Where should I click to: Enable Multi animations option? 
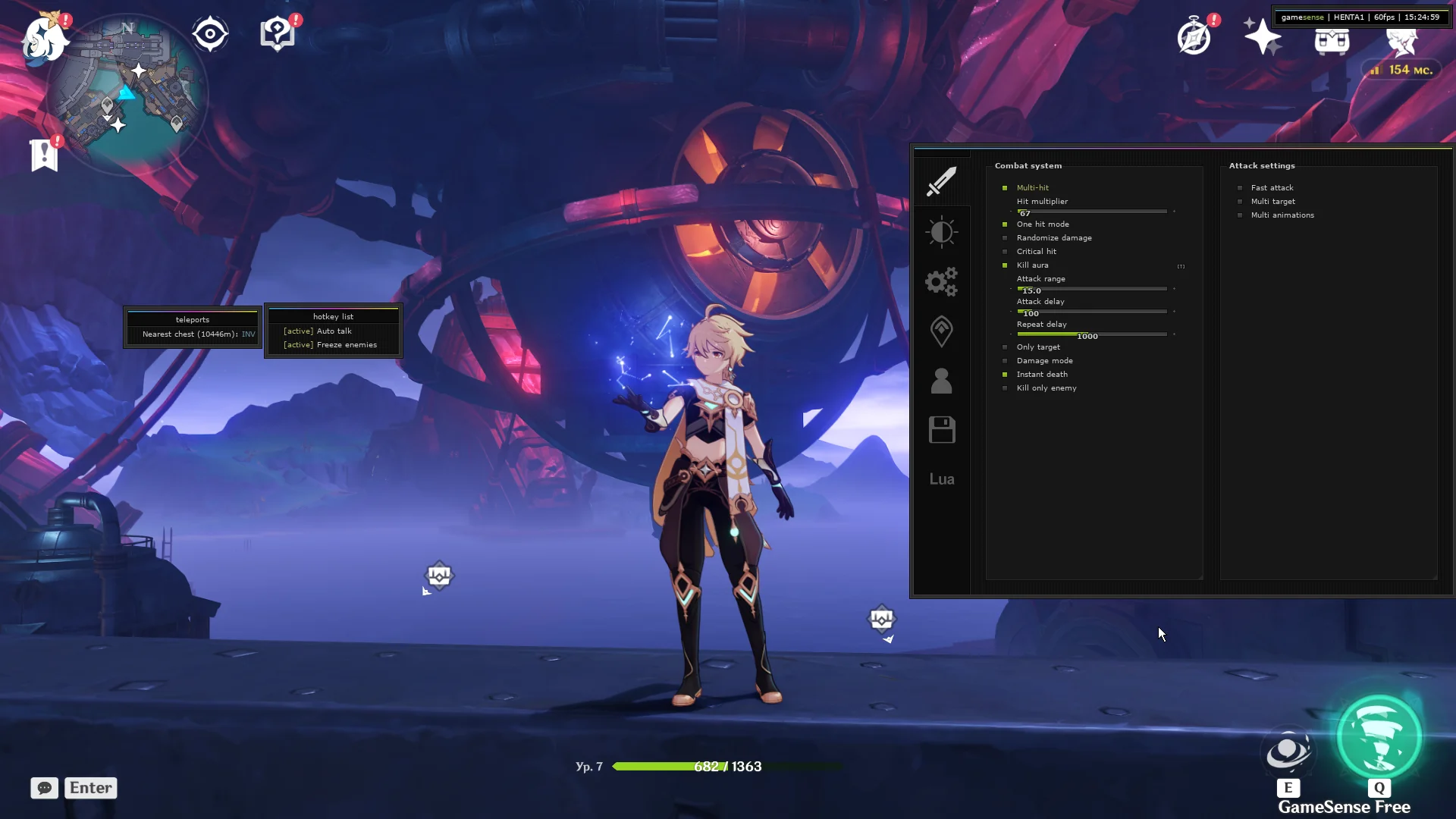point(1240,215)
